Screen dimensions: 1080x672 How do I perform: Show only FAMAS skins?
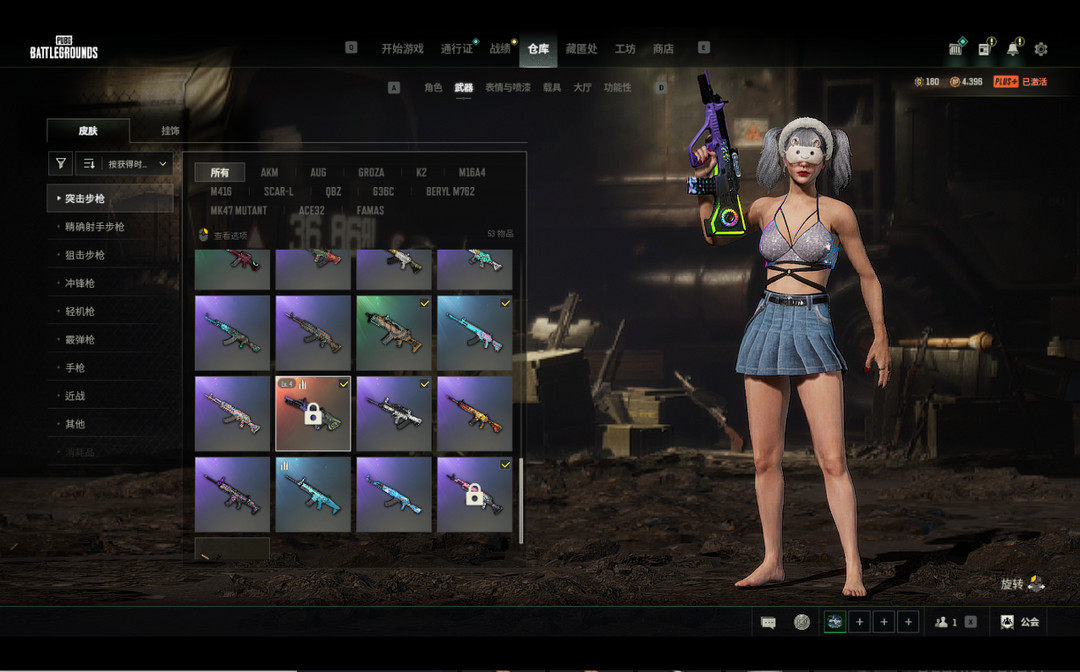pyautogui.click(x=370, y=211)
